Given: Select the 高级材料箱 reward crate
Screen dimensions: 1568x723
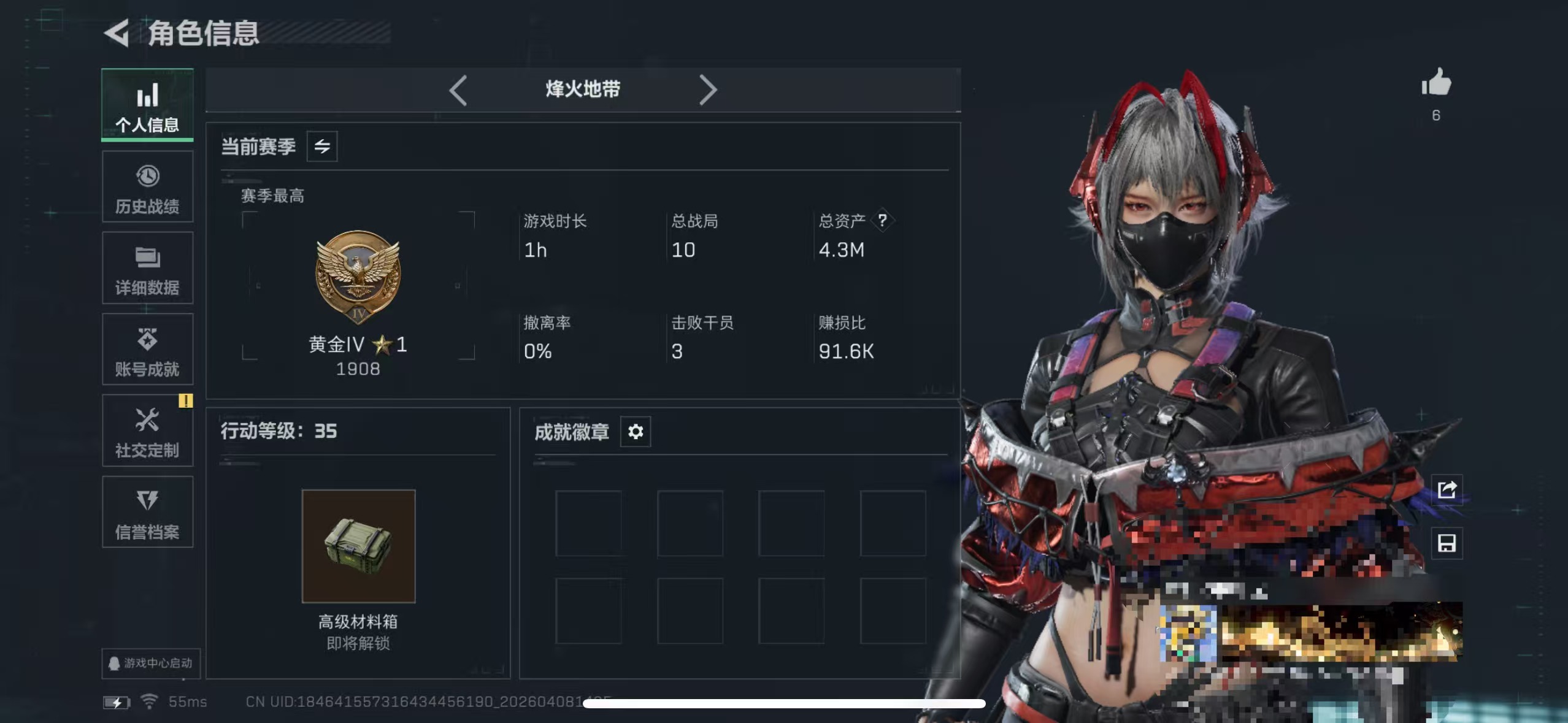Looking at the screenshot, I should (x=358, y=546).
